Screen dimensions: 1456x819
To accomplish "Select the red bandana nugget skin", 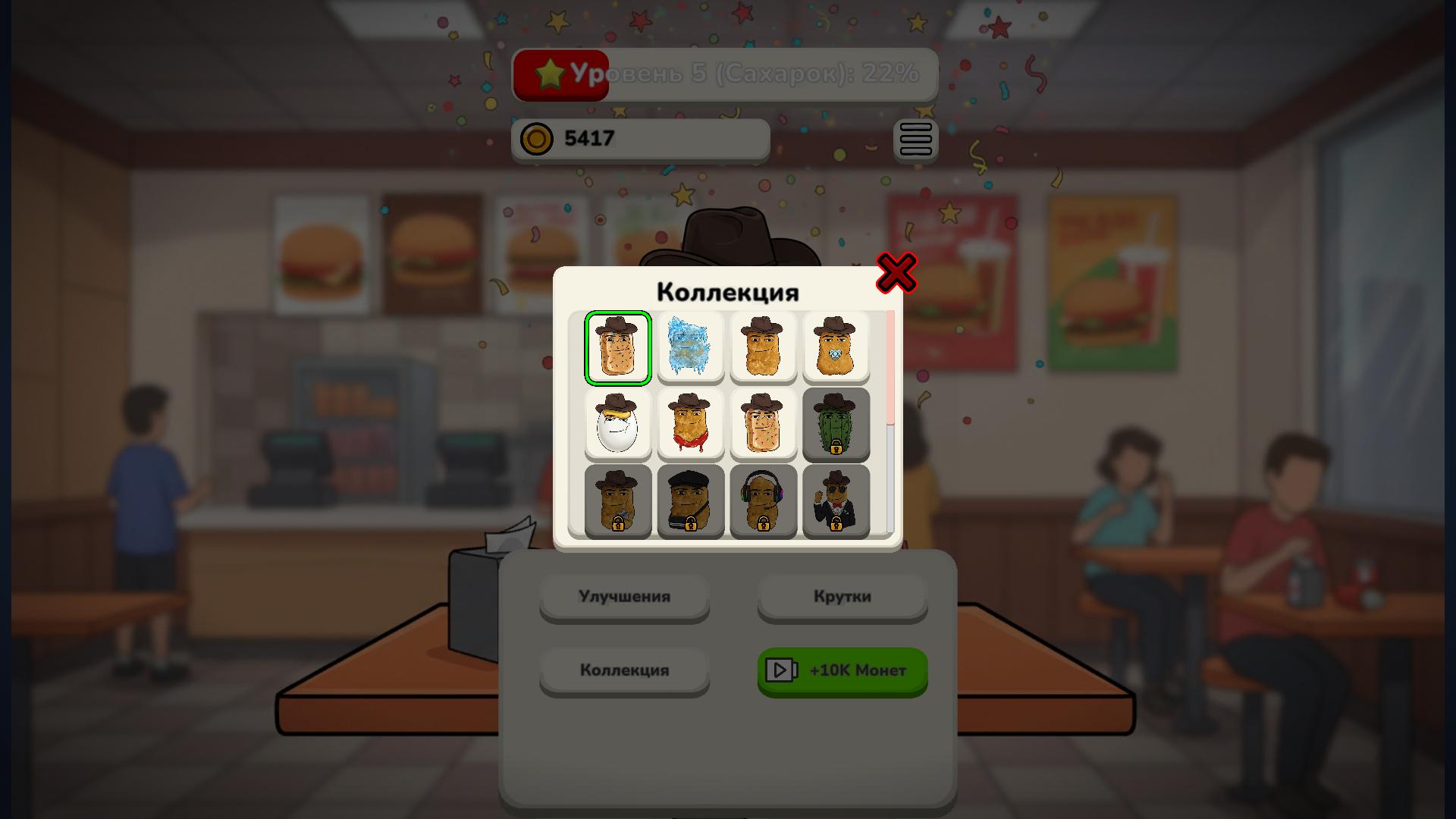I will [x=691, y=425].
